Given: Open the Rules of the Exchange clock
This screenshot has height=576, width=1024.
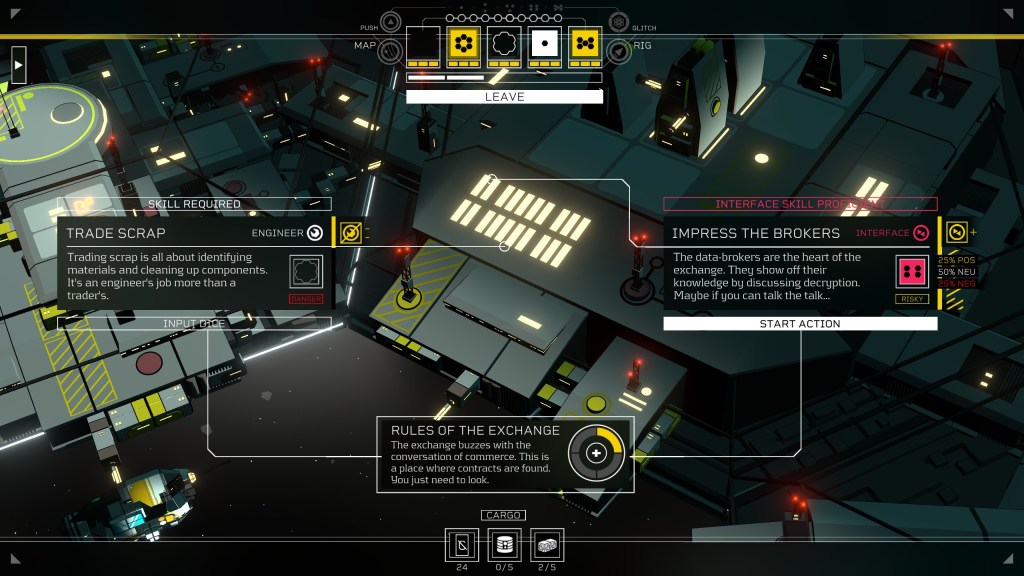Looking at the screenshot, I should click(x=597, y=453).
